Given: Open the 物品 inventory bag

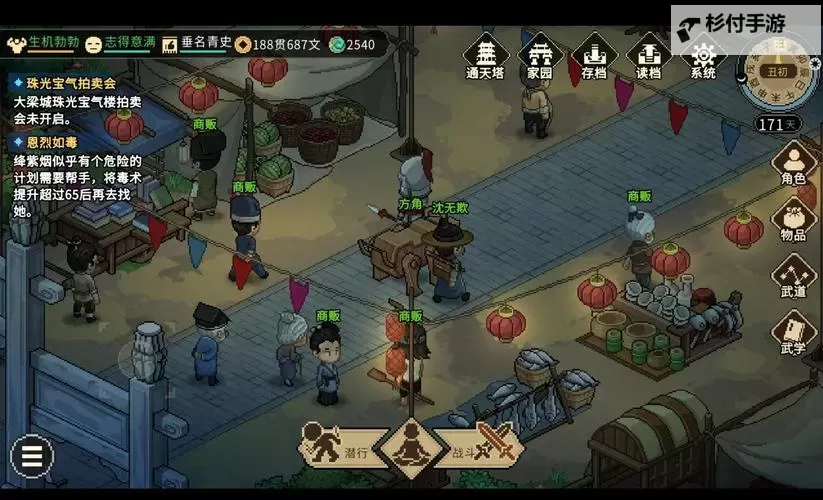Looking at the screenshot, I should [793, 220].
